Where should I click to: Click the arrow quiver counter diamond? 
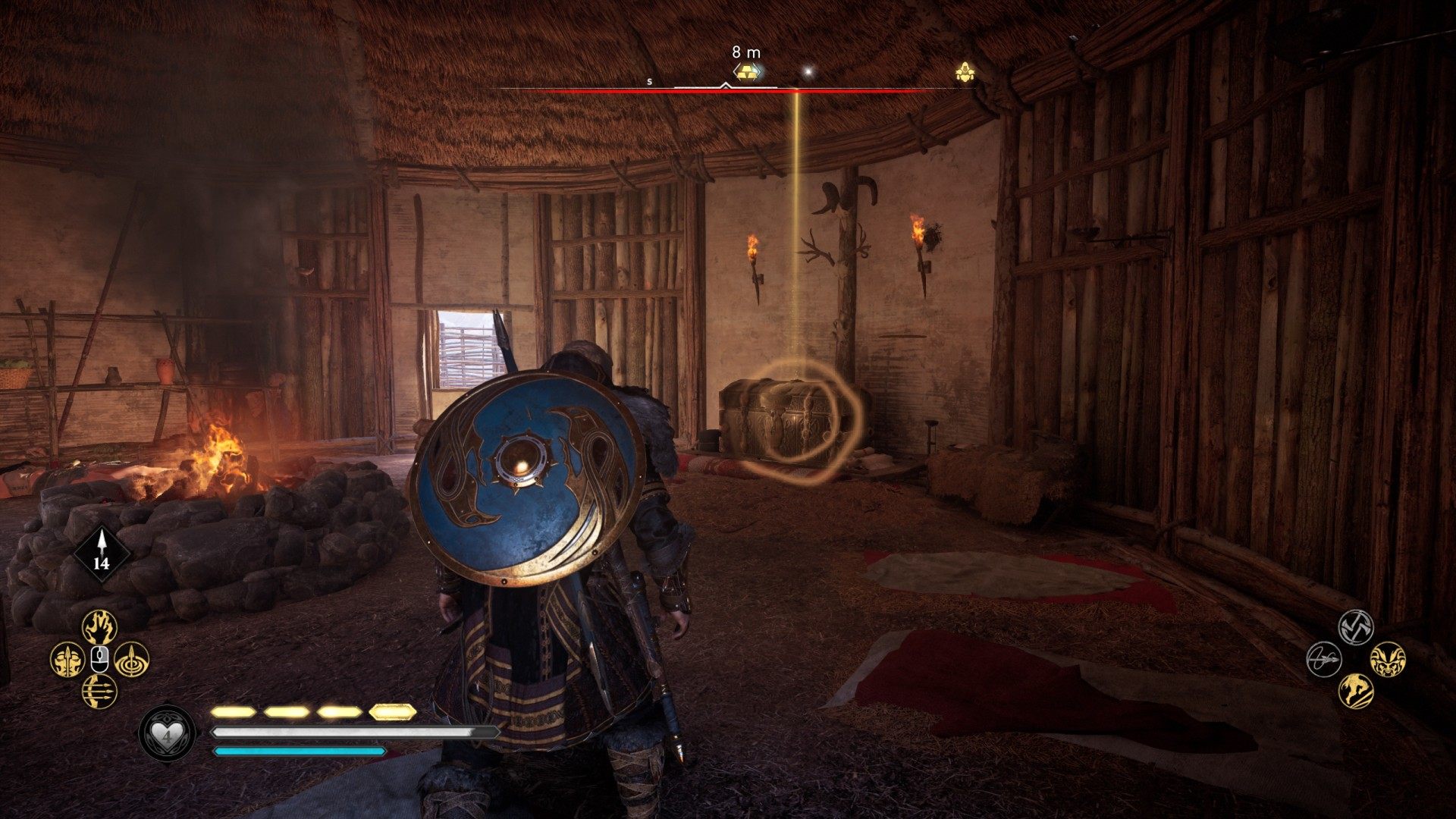[x=102, y=554]
